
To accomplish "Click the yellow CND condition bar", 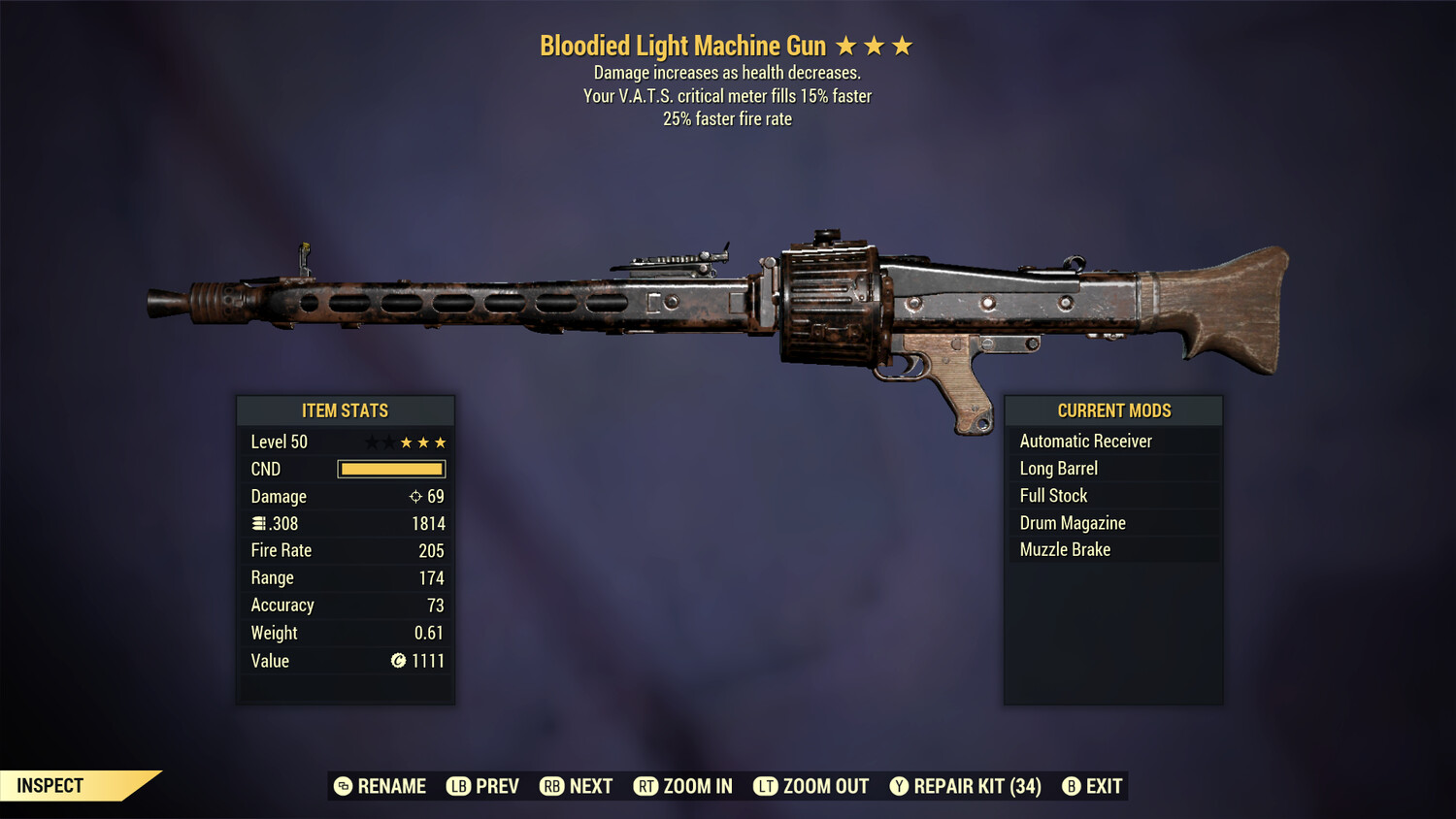I will [391, 469].
